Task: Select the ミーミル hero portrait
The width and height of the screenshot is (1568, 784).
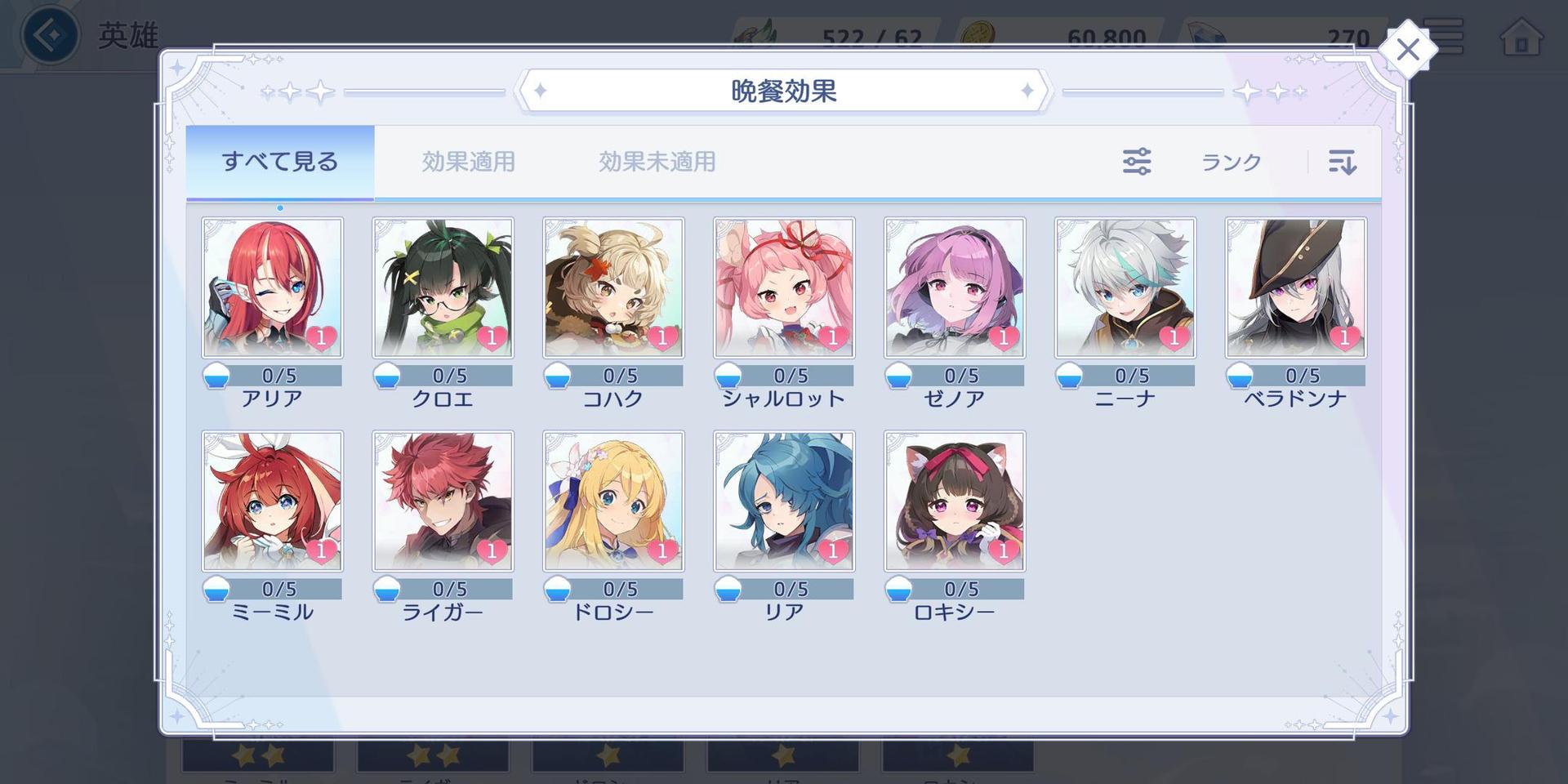Action: pos(273,501)
